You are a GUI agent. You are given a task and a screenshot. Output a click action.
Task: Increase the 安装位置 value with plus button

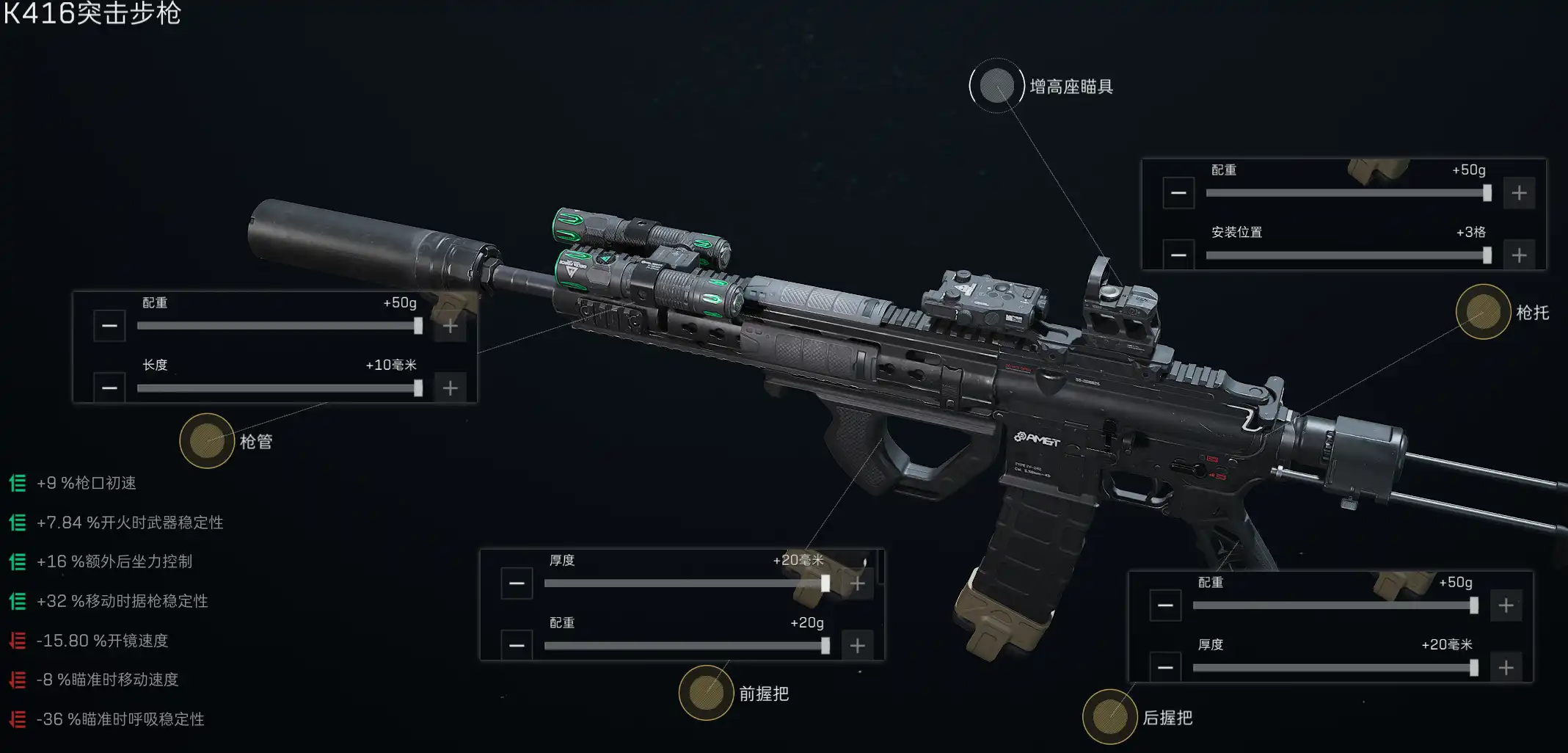[x=1519, y=255]
